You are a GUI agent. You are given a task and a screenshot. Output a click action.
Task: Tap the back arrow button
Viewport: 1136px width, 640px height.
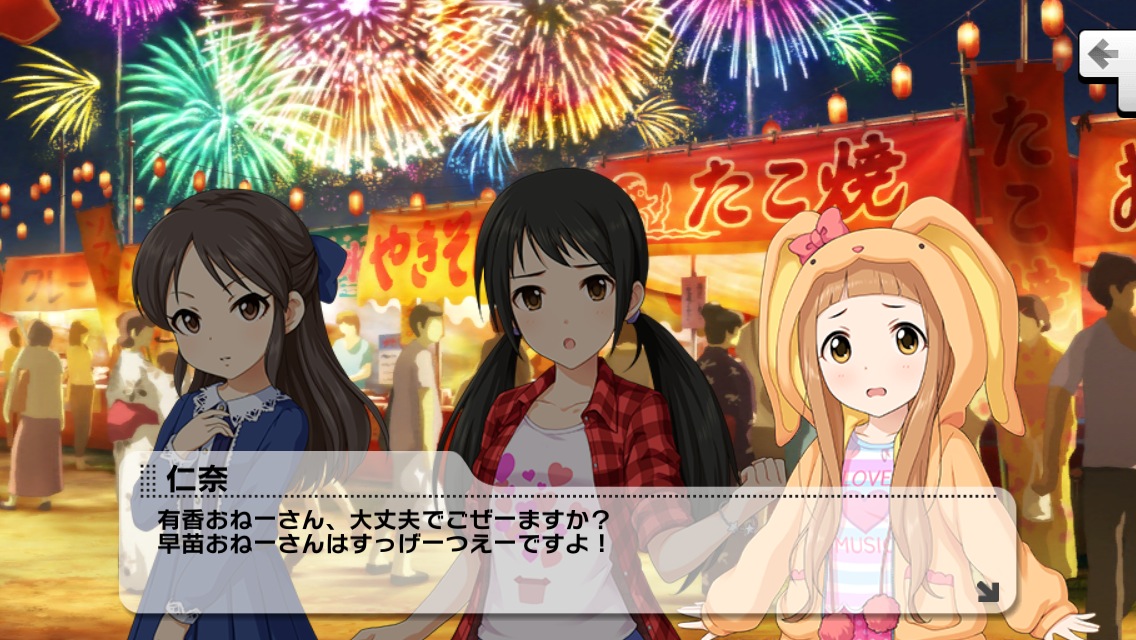point(1106,54)
